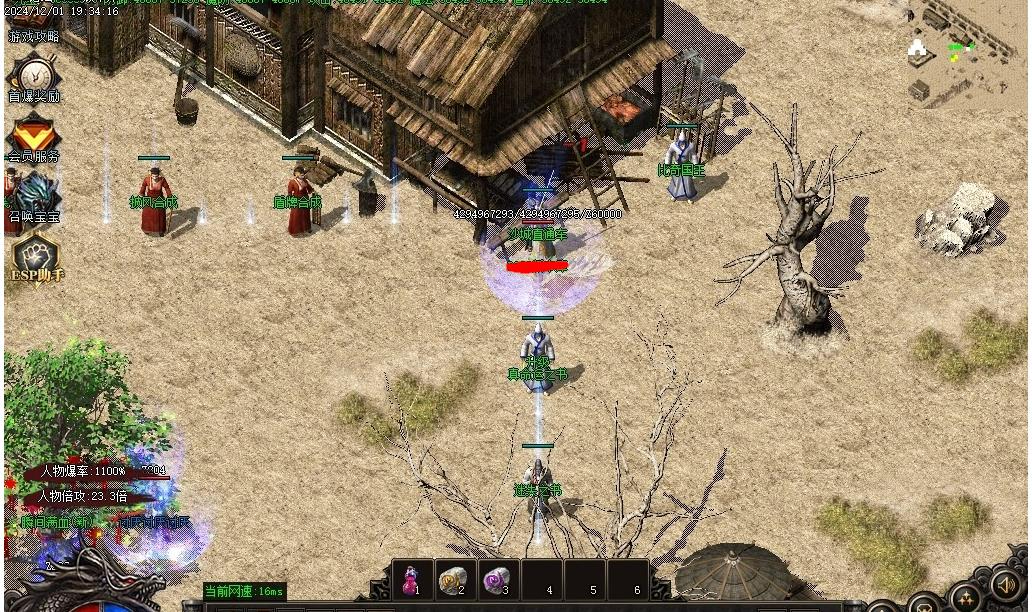The image size is (1032, 612).
Task: Use the yellow scroll in slot 2
Action: [x=454, y=579]
